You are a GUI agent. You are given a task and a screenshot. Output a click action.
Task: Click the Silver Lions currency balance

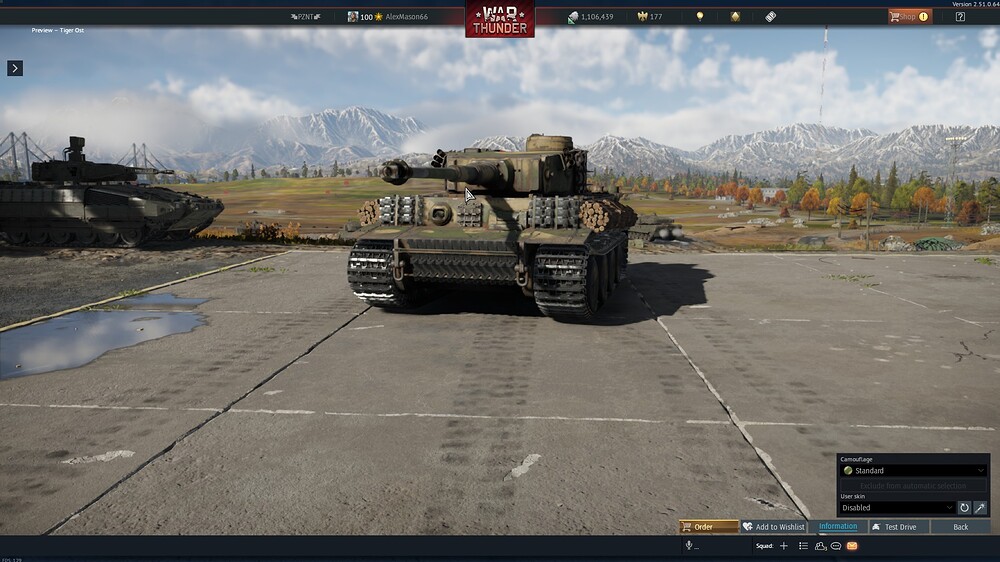(x=590, y=17)
